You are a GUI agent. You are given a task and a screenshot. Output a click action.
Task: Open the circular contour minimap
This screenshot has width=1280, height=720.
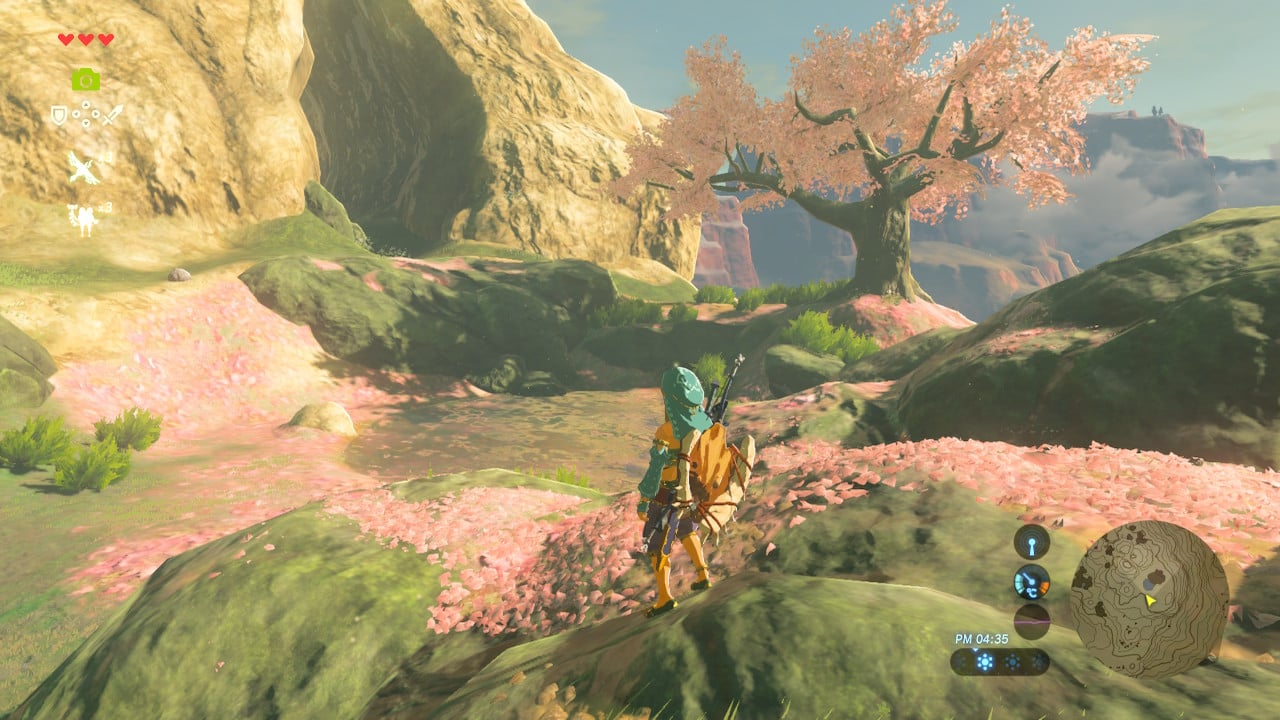1149,599
